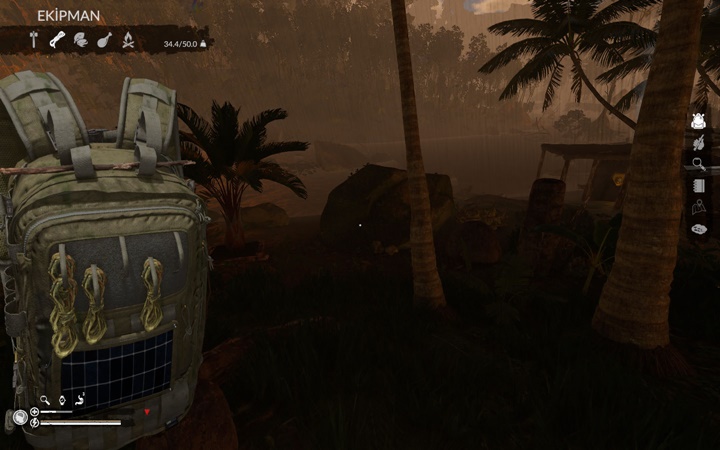Image resolution: width=720 pixels, height=450 pixels.
Task: Select the stomach nutrition icon
Action: 80,400
